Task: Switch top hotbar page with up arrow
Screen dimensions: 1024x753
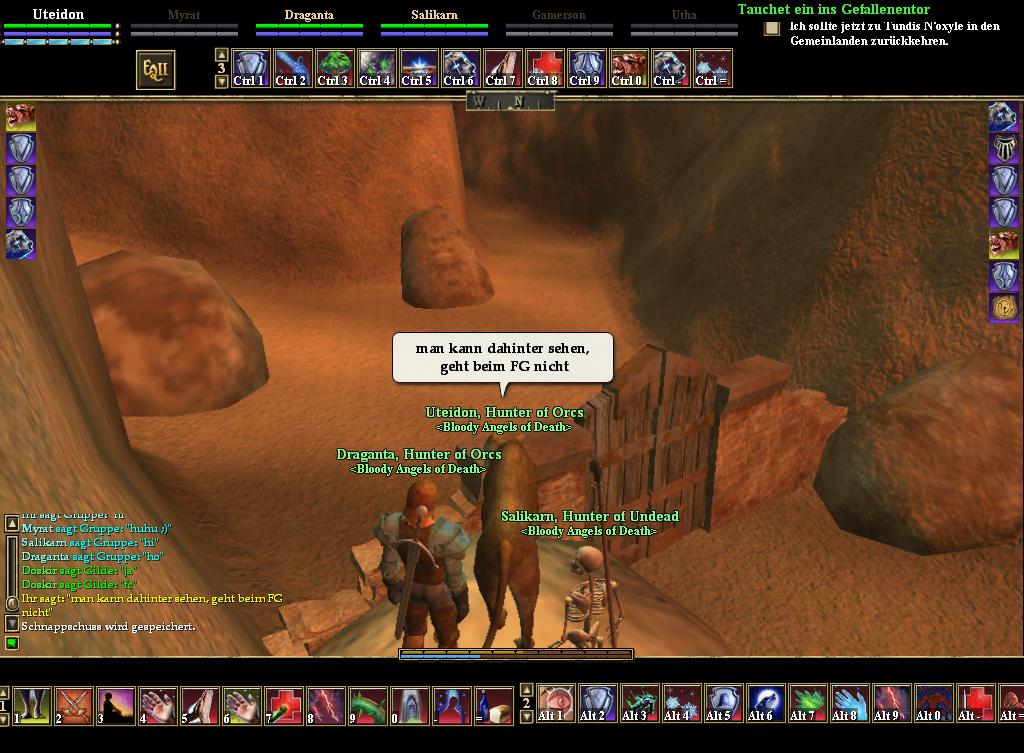Action: coord(222,56)
